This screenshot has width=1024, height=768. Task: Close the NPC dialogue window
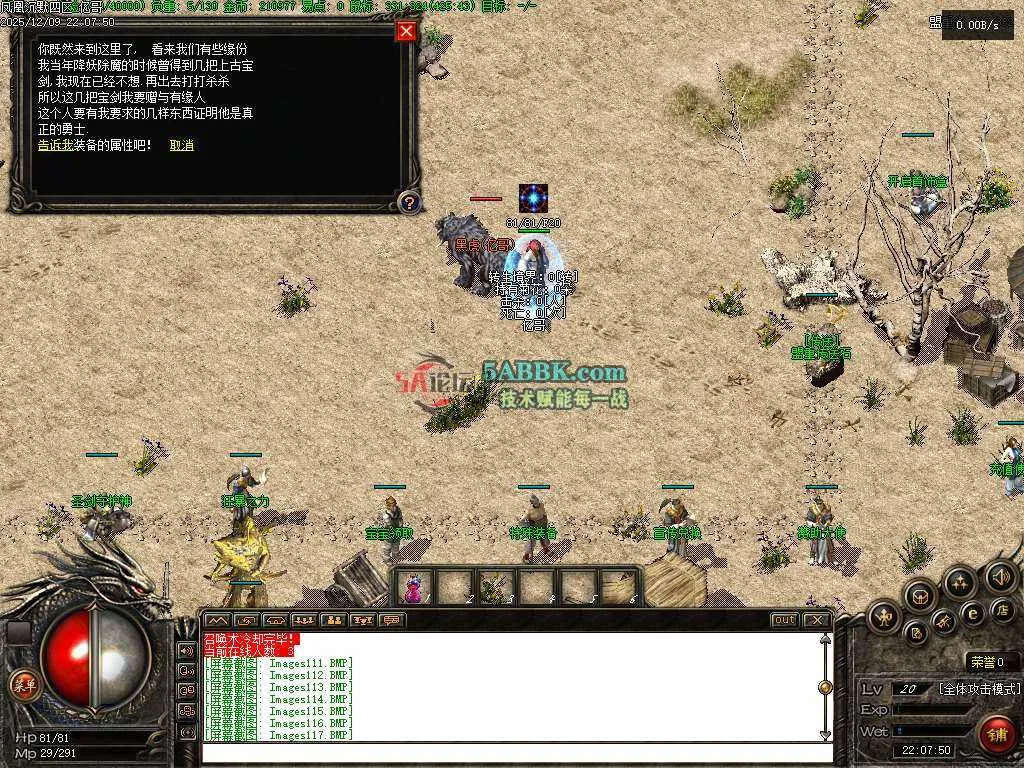(406, 31)
